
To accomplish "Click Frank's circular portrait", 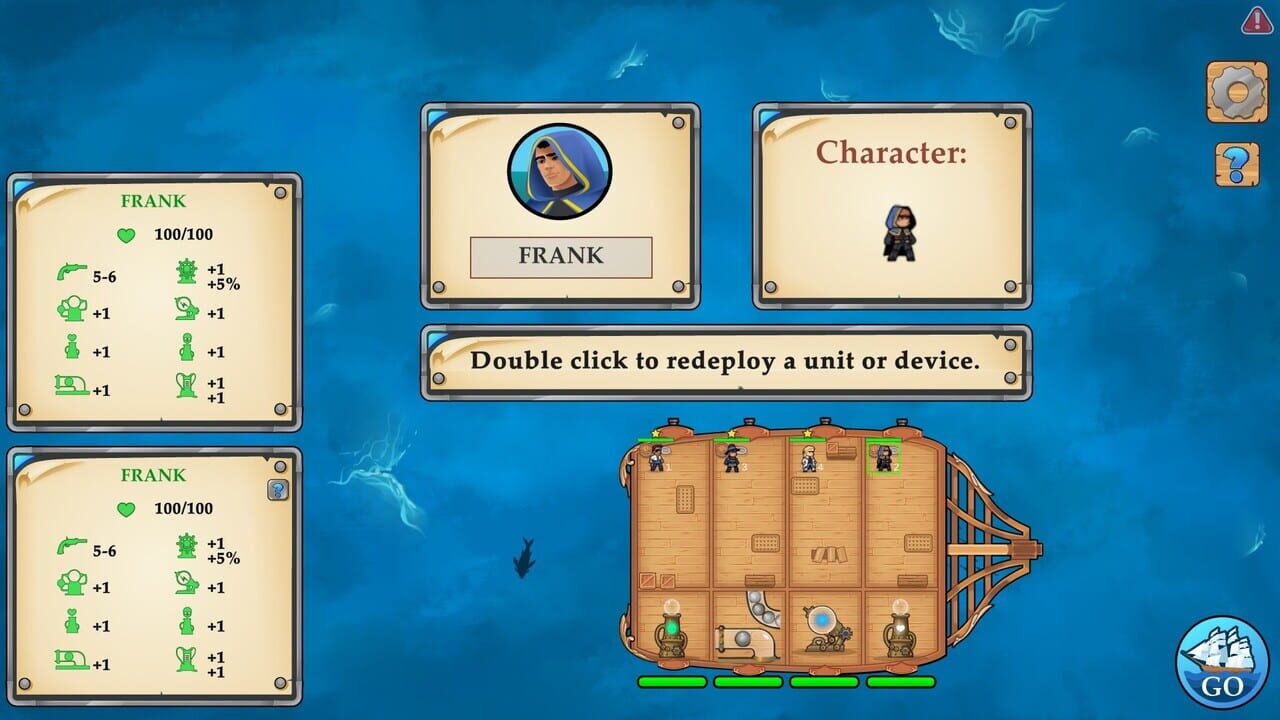I will (x=560, y=171).
